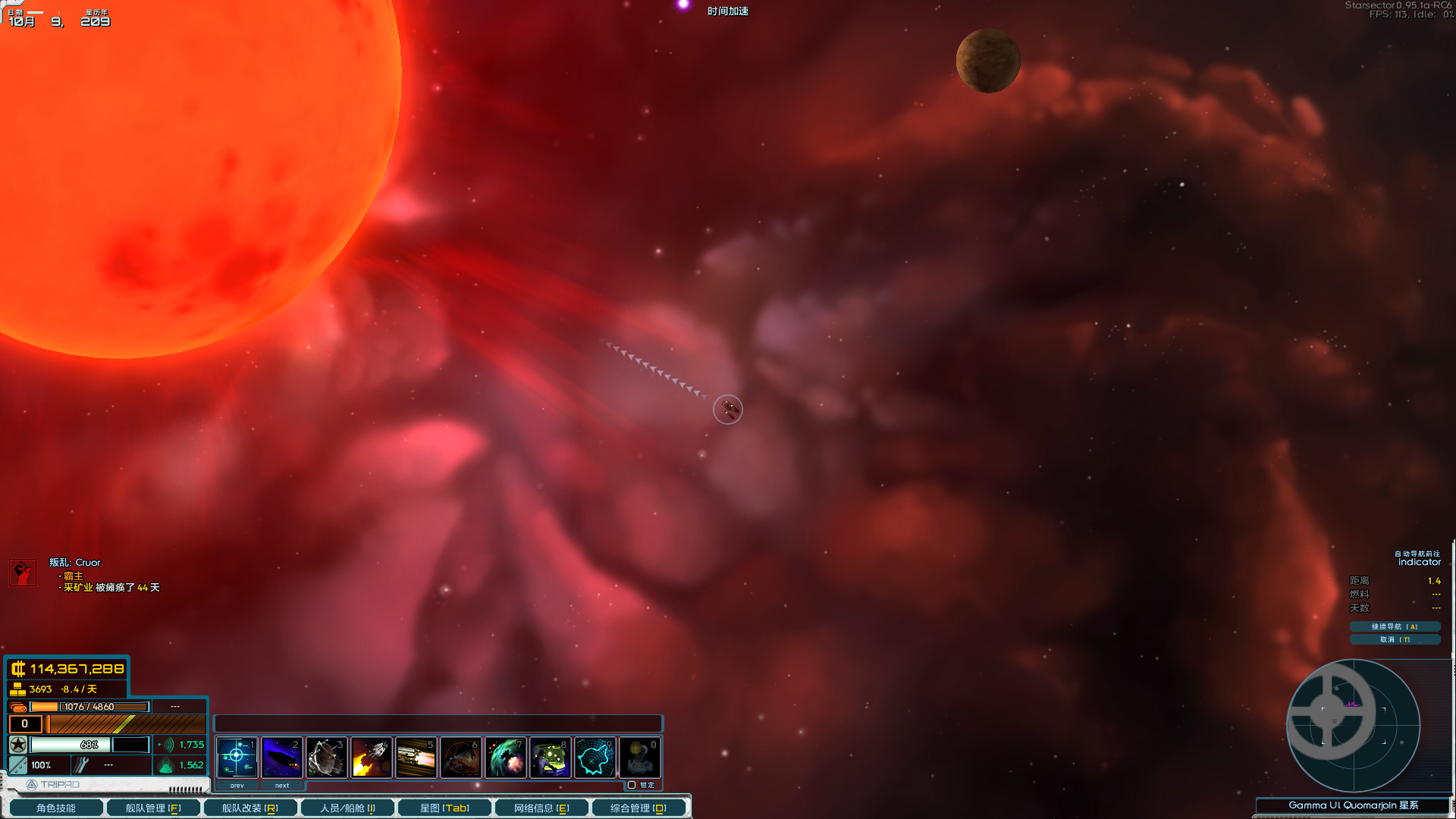This screenshot has width=1456, height=819.
Task: Switch to next ability bar with next
Action: pos(282,786)
